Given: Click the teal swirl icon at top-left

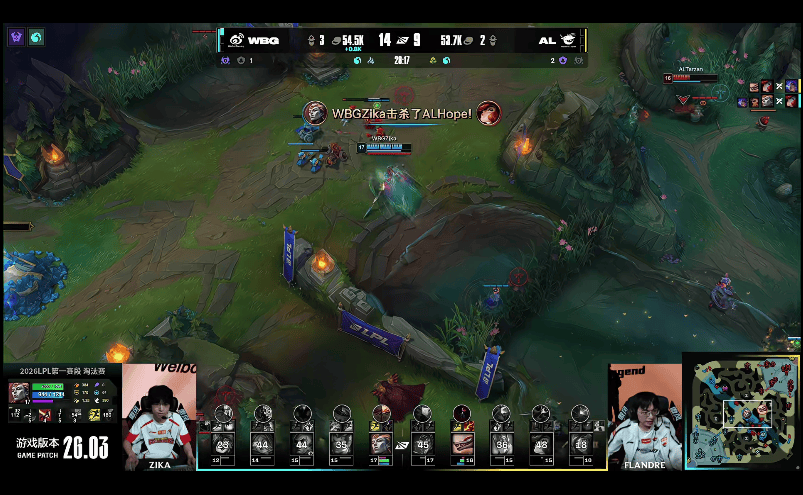Looking at the screenshot, I should 36,37.
